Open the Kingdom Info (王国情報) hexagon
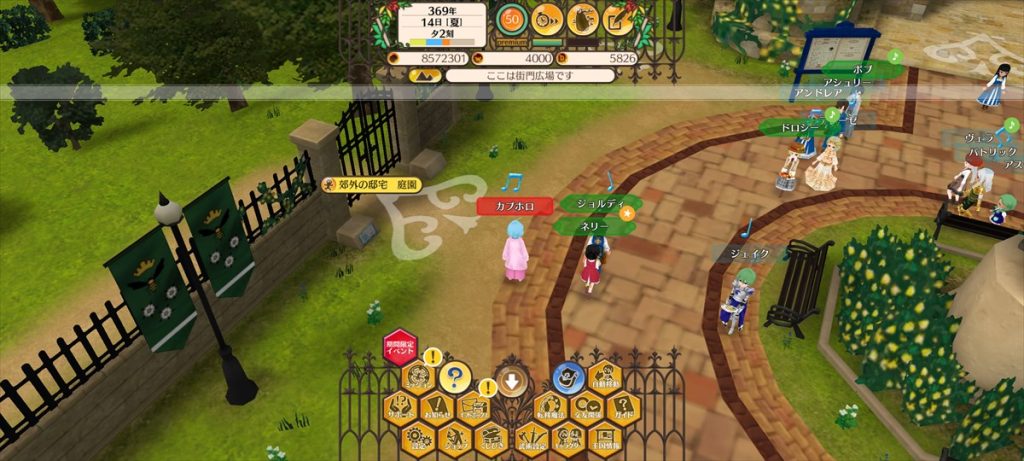 click(x=605, y=437)
